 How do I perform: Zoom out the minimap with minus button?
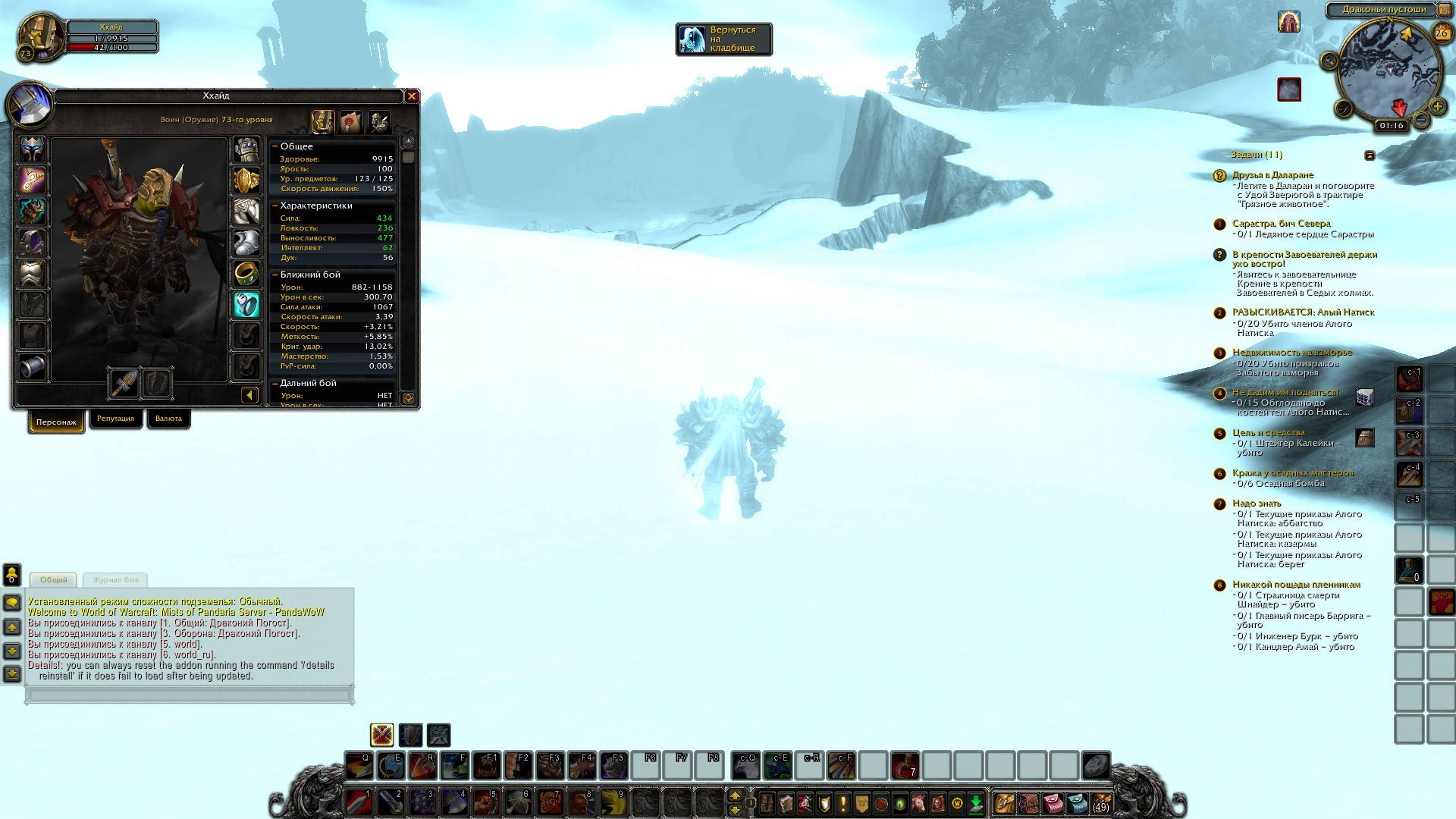click(x=1422, y=120)
